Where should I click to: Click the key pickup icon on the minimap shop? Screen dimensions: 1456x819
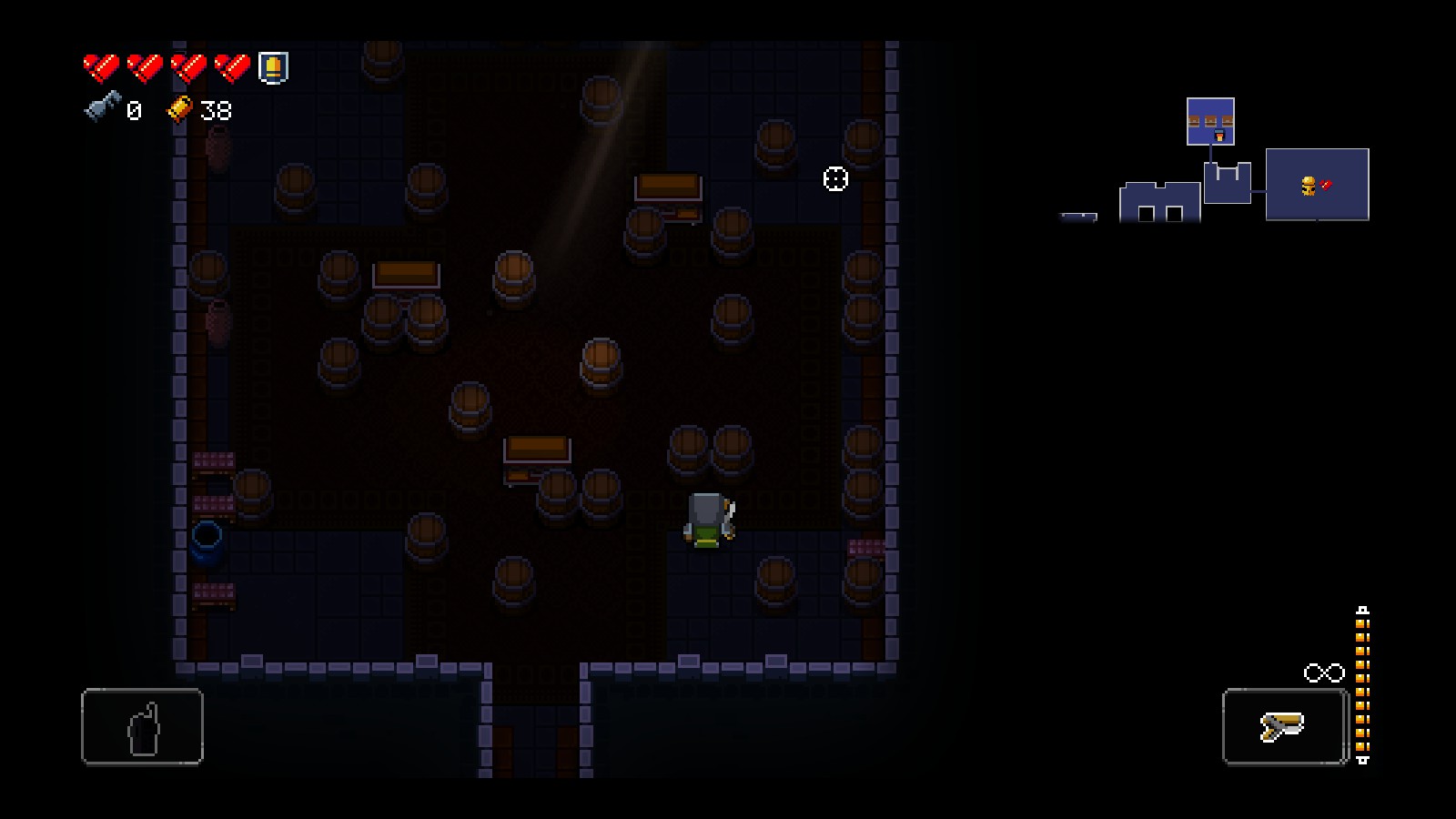(x=1308, y=185)
